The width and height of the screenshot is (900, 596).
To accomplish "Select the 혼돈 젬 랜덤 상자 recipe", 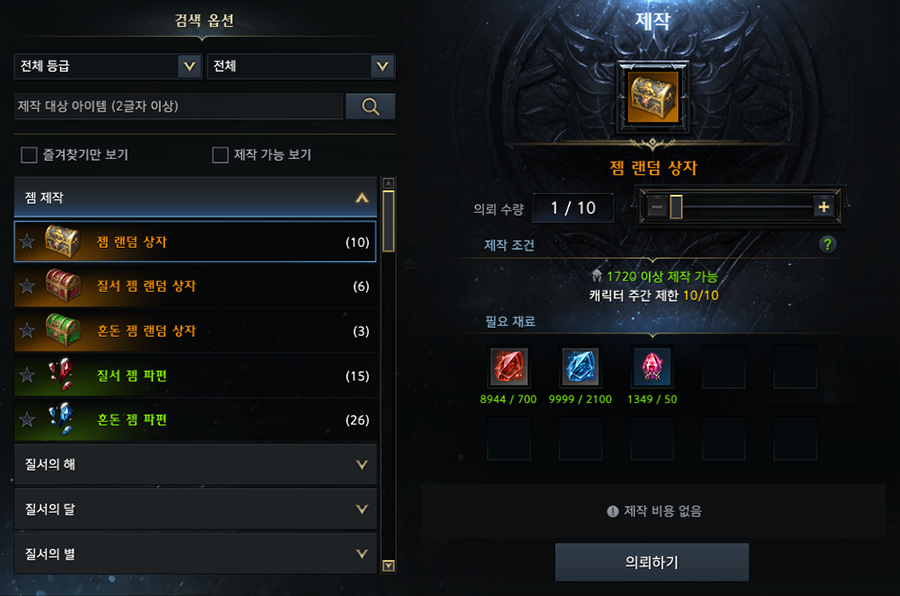I will [196, 331].
